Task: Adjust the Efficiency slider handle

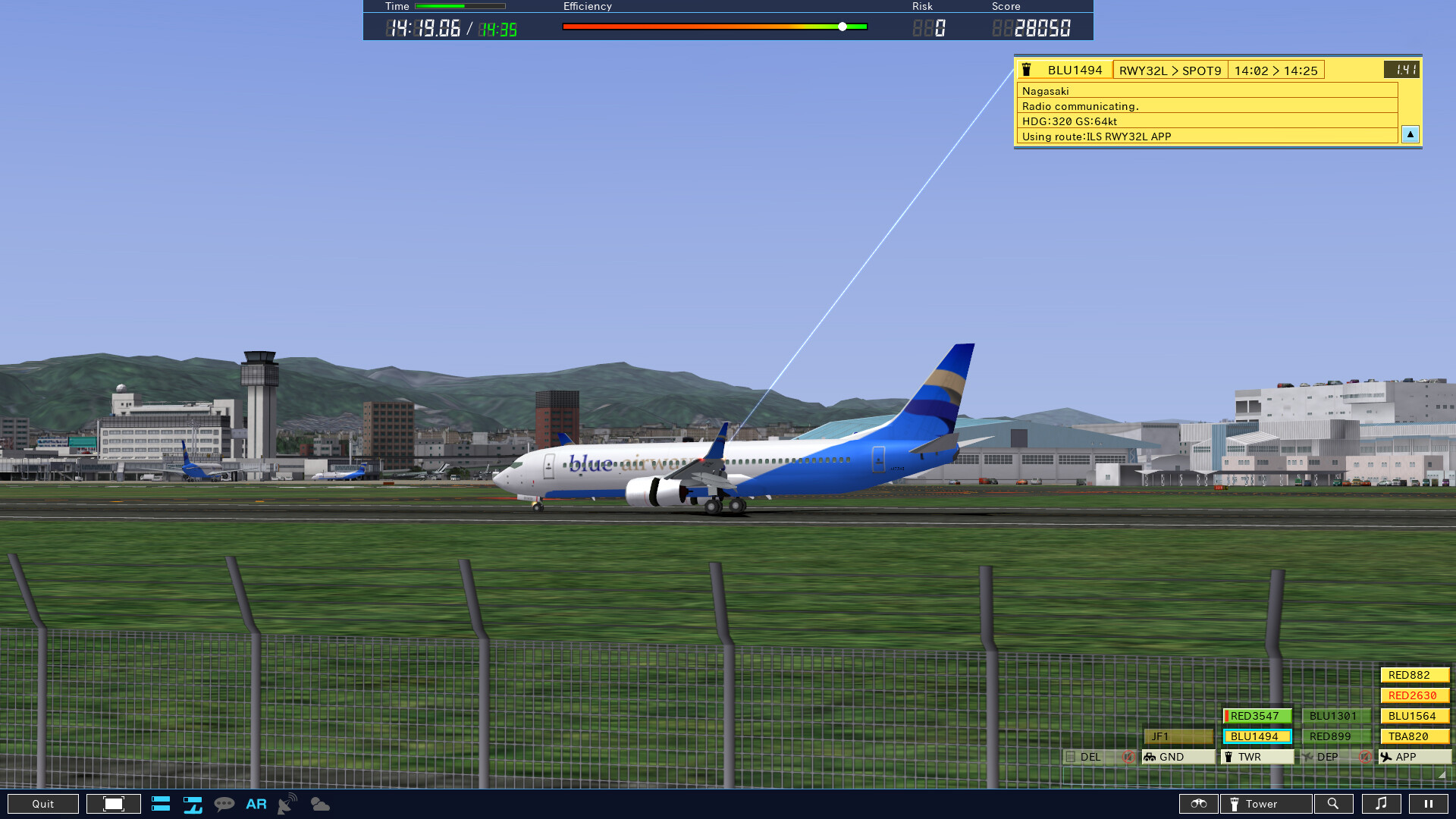Action: tap(842, 26)
